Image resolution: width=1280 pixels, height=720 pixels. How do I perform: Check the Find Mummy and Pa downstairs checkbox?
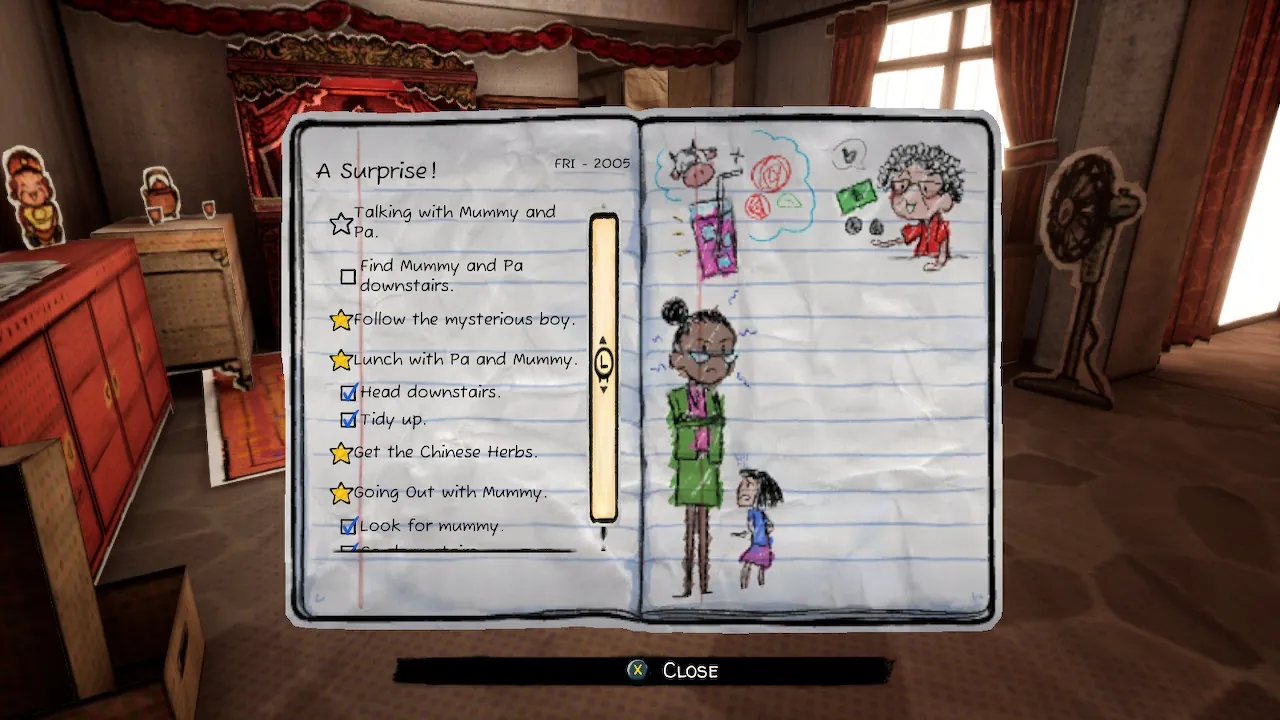[348, 276]
